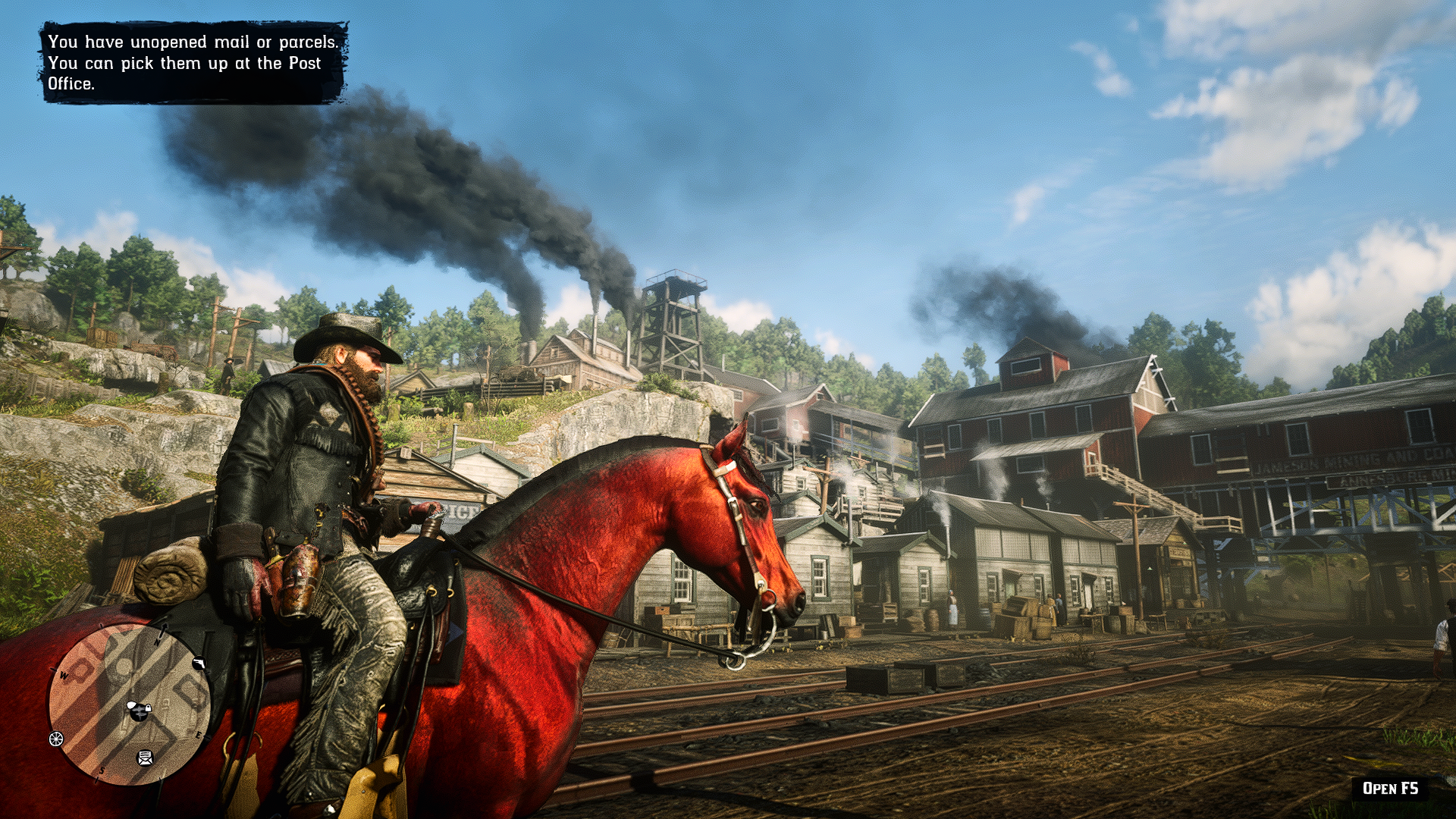Viewport: 1456px width, 819px height.
Task: Select the post office envelope marker
Action: 145,757
